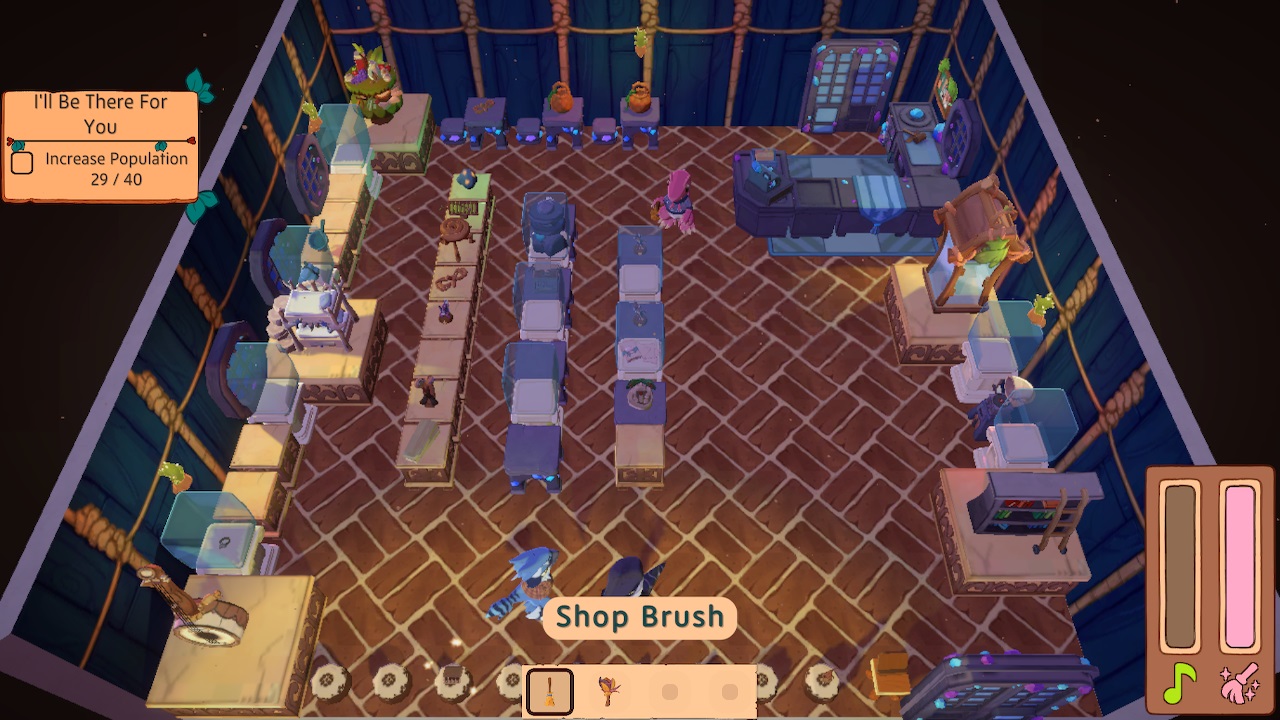The image size is (1280, 720).
Task: Select the Shop Brush in the first hotbar slot
Action: [548, 691]
